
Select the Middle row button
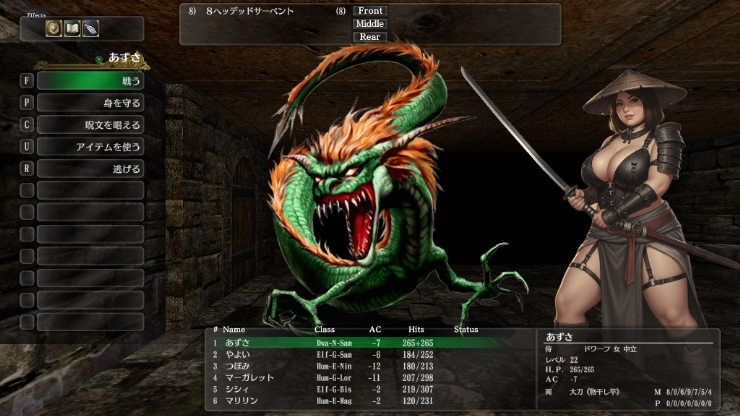(x=370, y=24)
